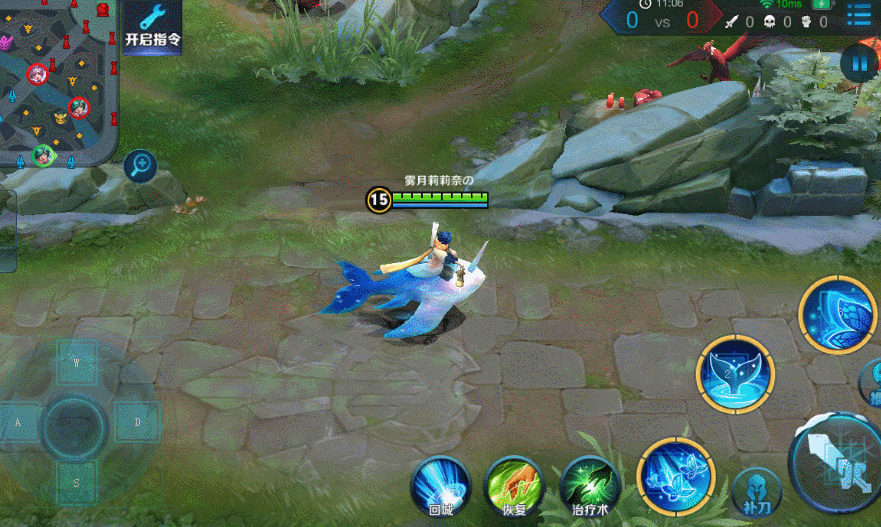Zoom the minimap with the magnifier button
Image resolution: width=881 pixels, height=527 pixels.
(x=140, y=164)
